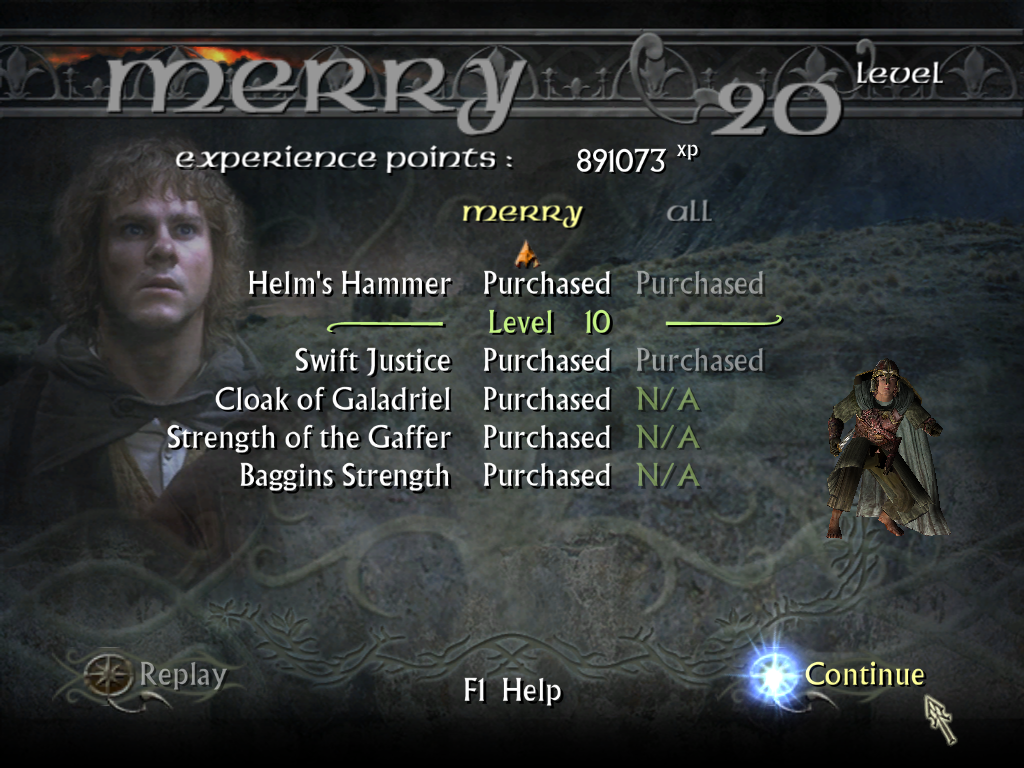This screenshot has height=768, width=1024.
Task: Open the F1 Help text
Action: [x=512, y=691]
